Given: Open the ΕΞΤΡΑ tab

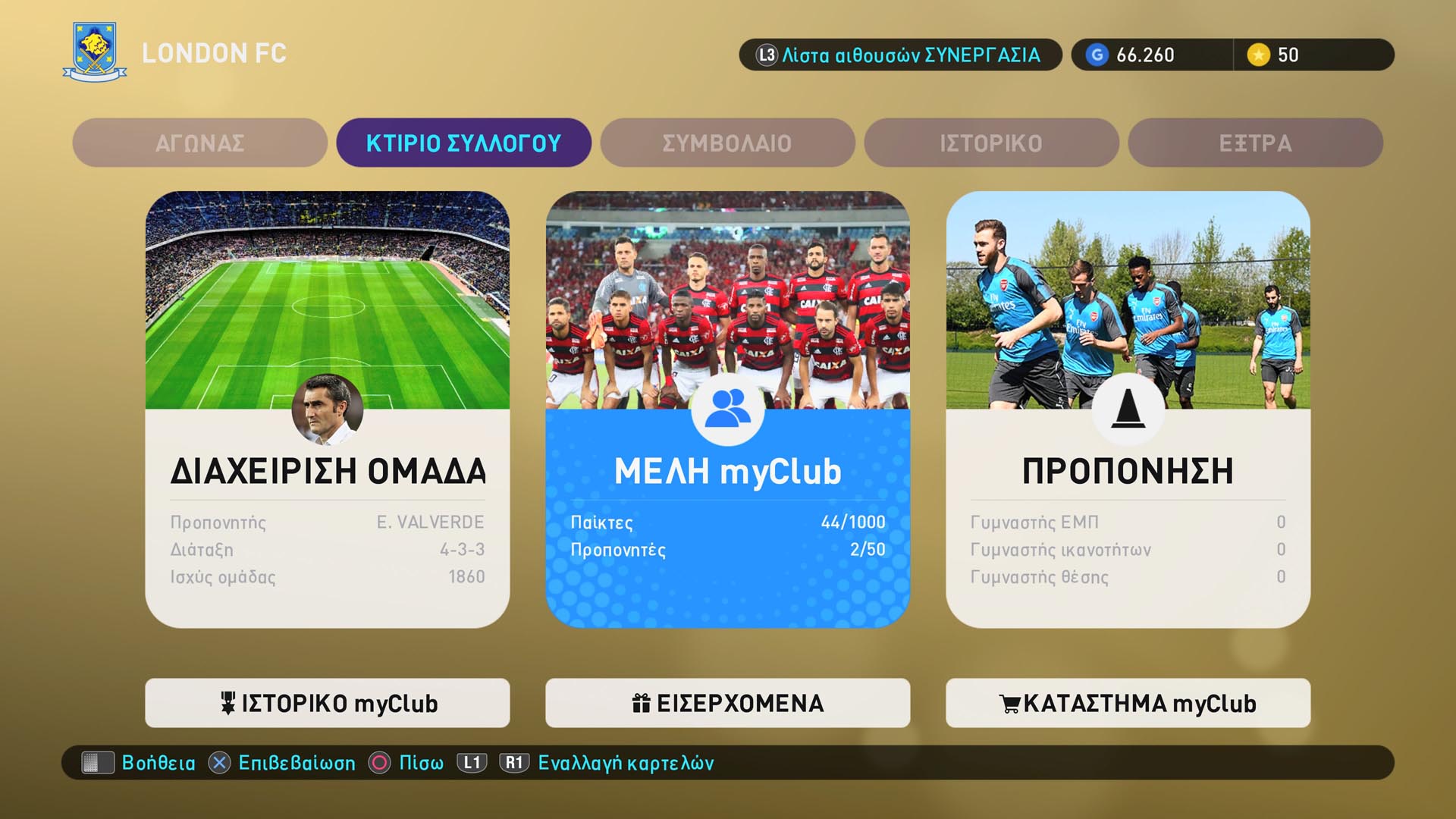Looking at the screenshot, I should 1254,143.
